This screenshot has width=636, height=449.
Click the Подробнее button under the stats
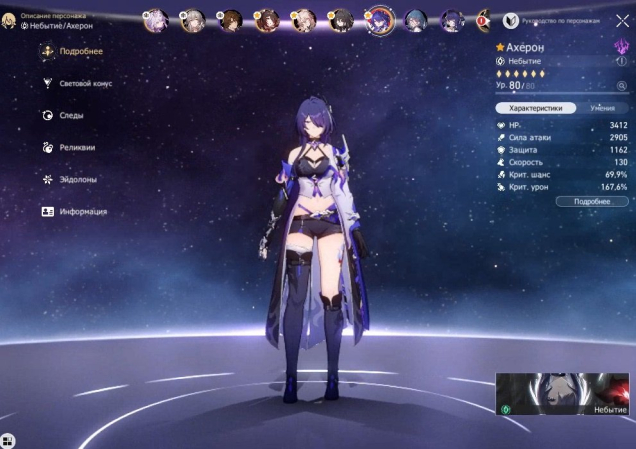[593, 201]
